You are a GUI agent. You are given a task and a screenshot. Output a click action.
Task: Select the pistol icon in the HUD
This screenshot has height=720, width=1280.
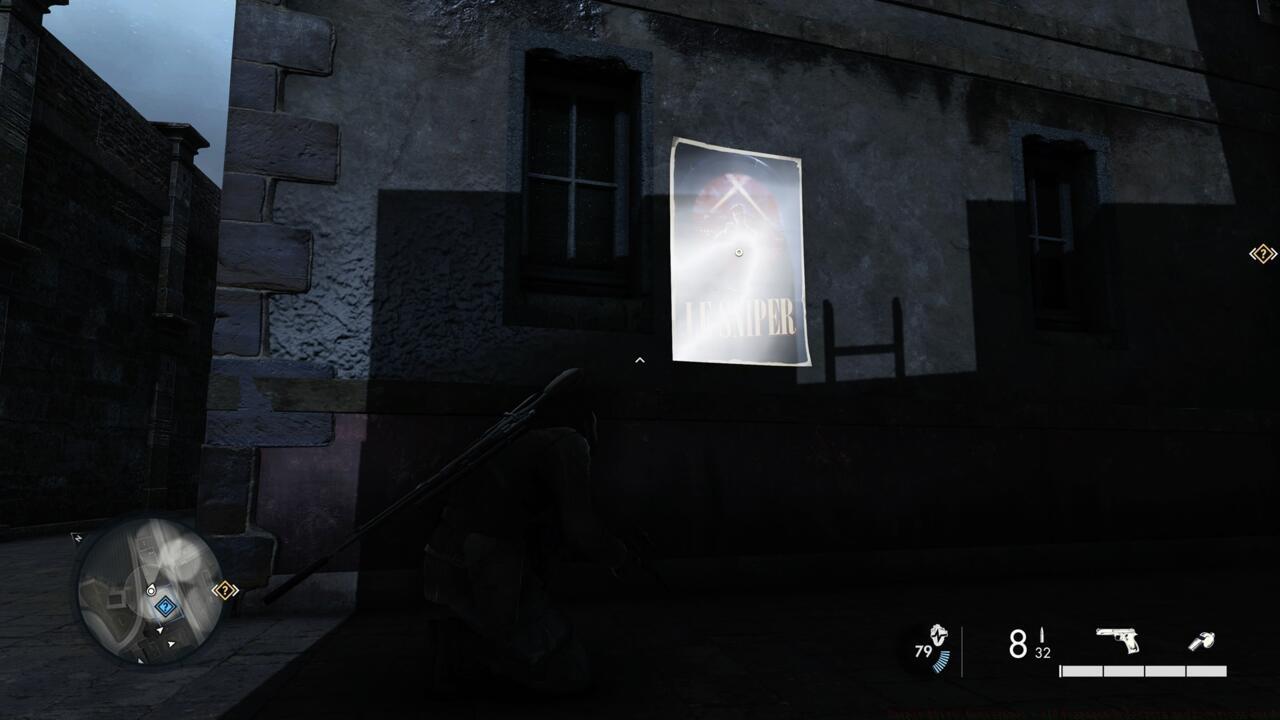tap(1117, 639)
